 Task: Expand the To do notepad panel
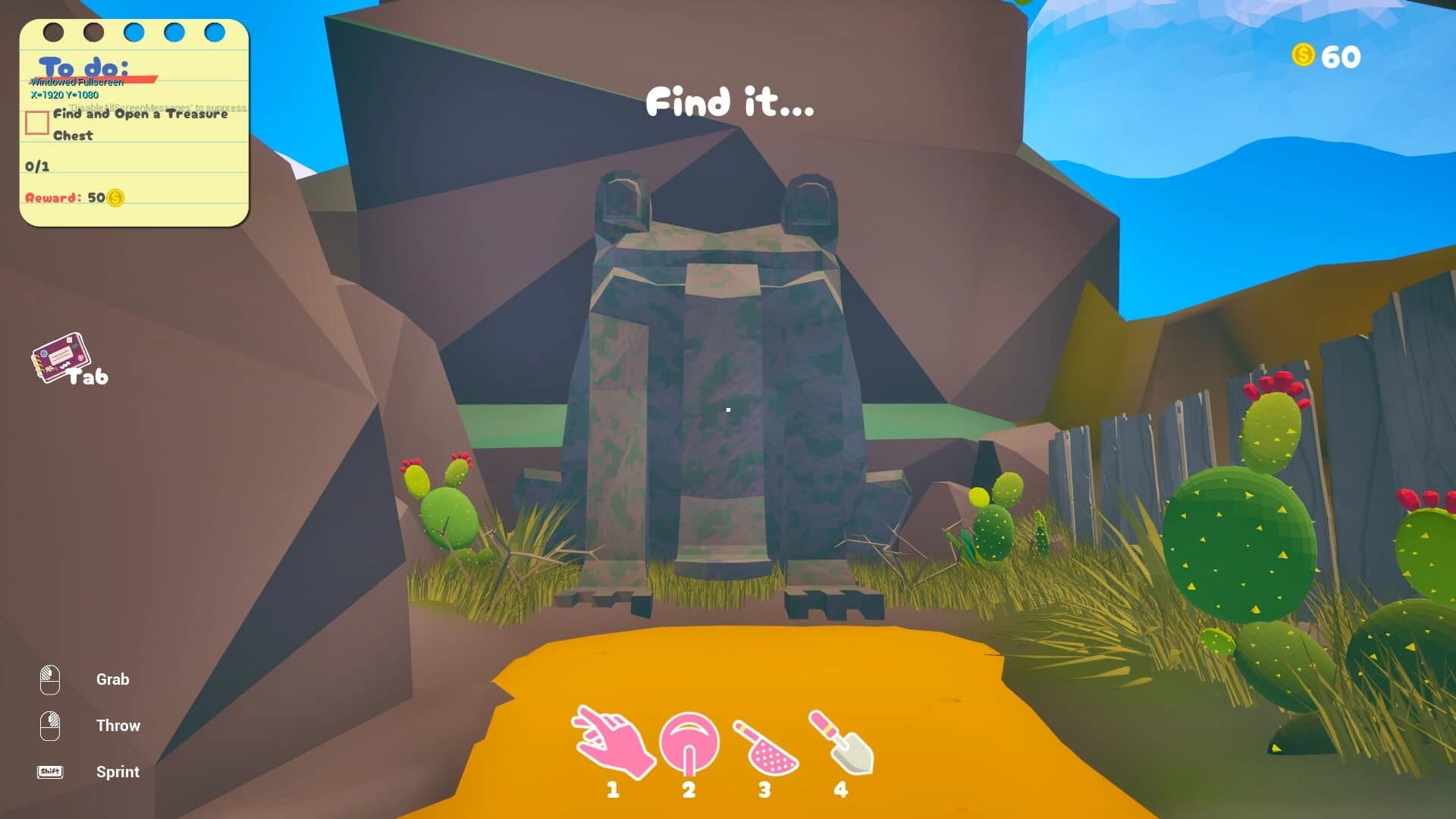pos(135,121)
